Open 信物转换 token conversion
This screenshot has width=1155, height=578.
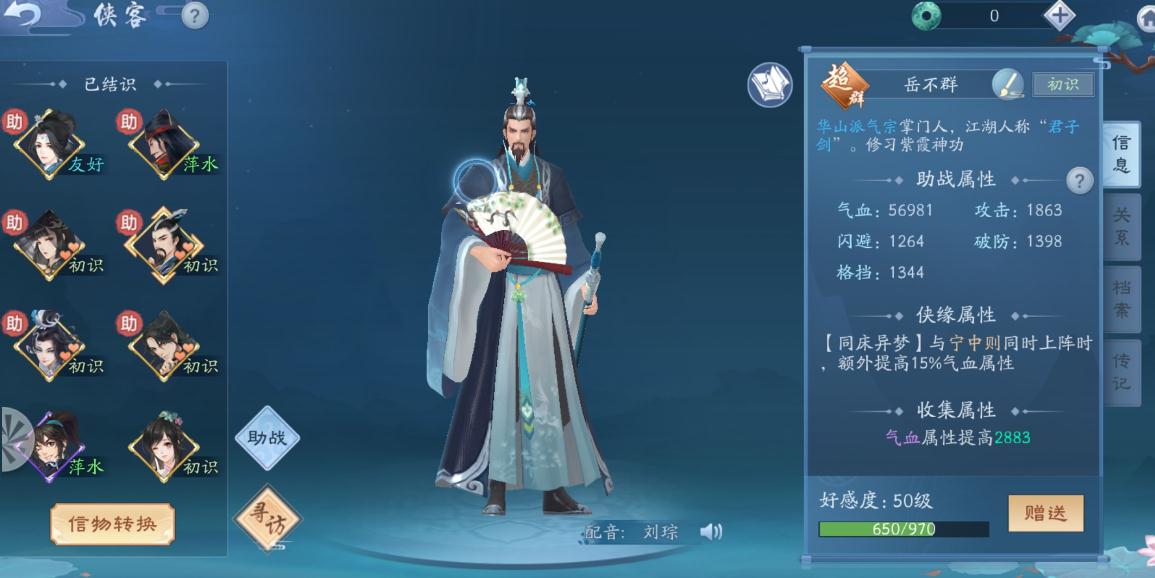click(112, 524)
